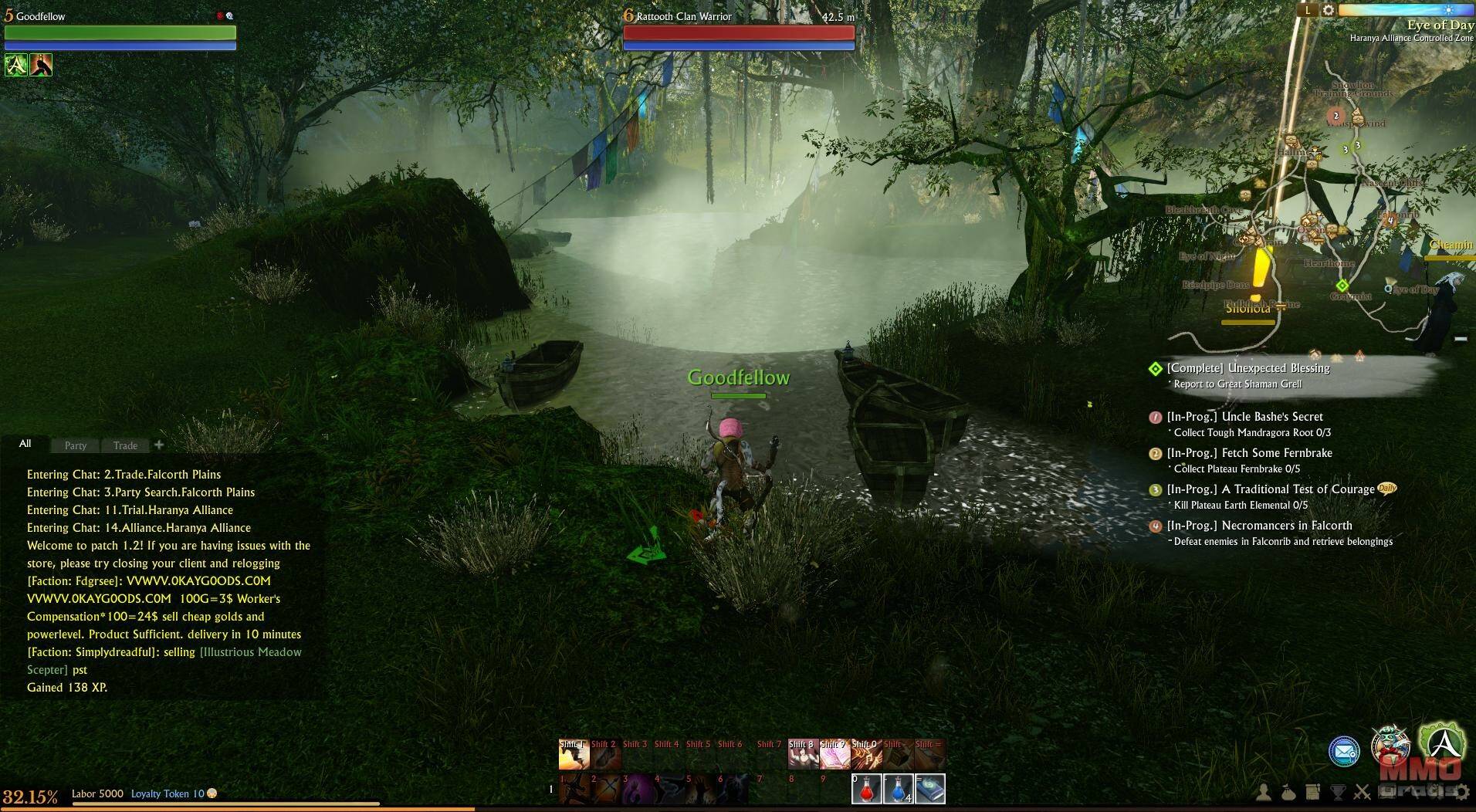Click the goblin gift marketplace icon

(x=1390, y=745)
